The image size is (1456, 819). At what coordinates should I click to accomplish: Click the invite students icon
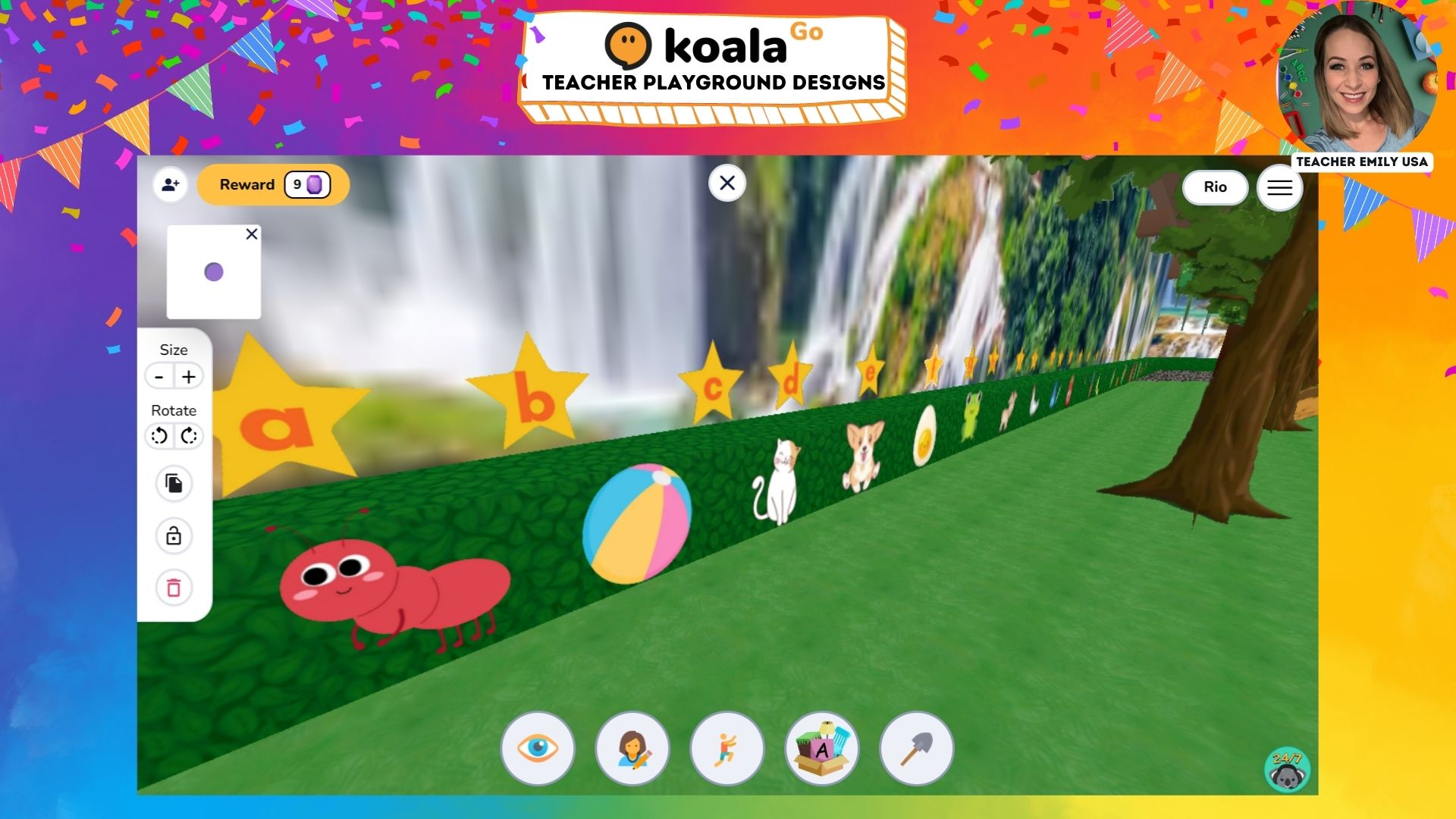pyautogui.click(x=171, y=184)
